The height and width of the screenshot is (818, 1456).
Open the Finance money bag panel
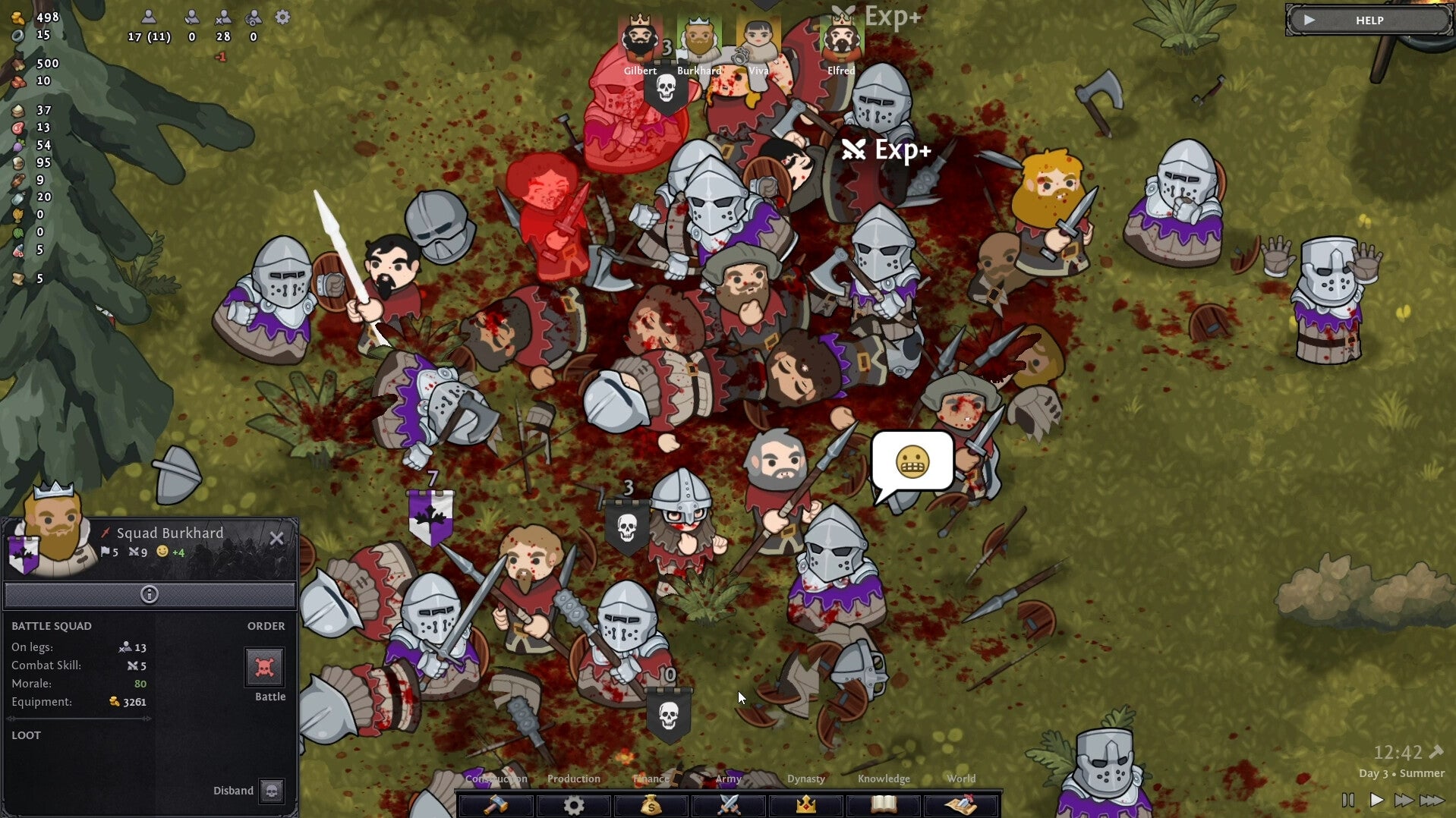pos(651,805)
